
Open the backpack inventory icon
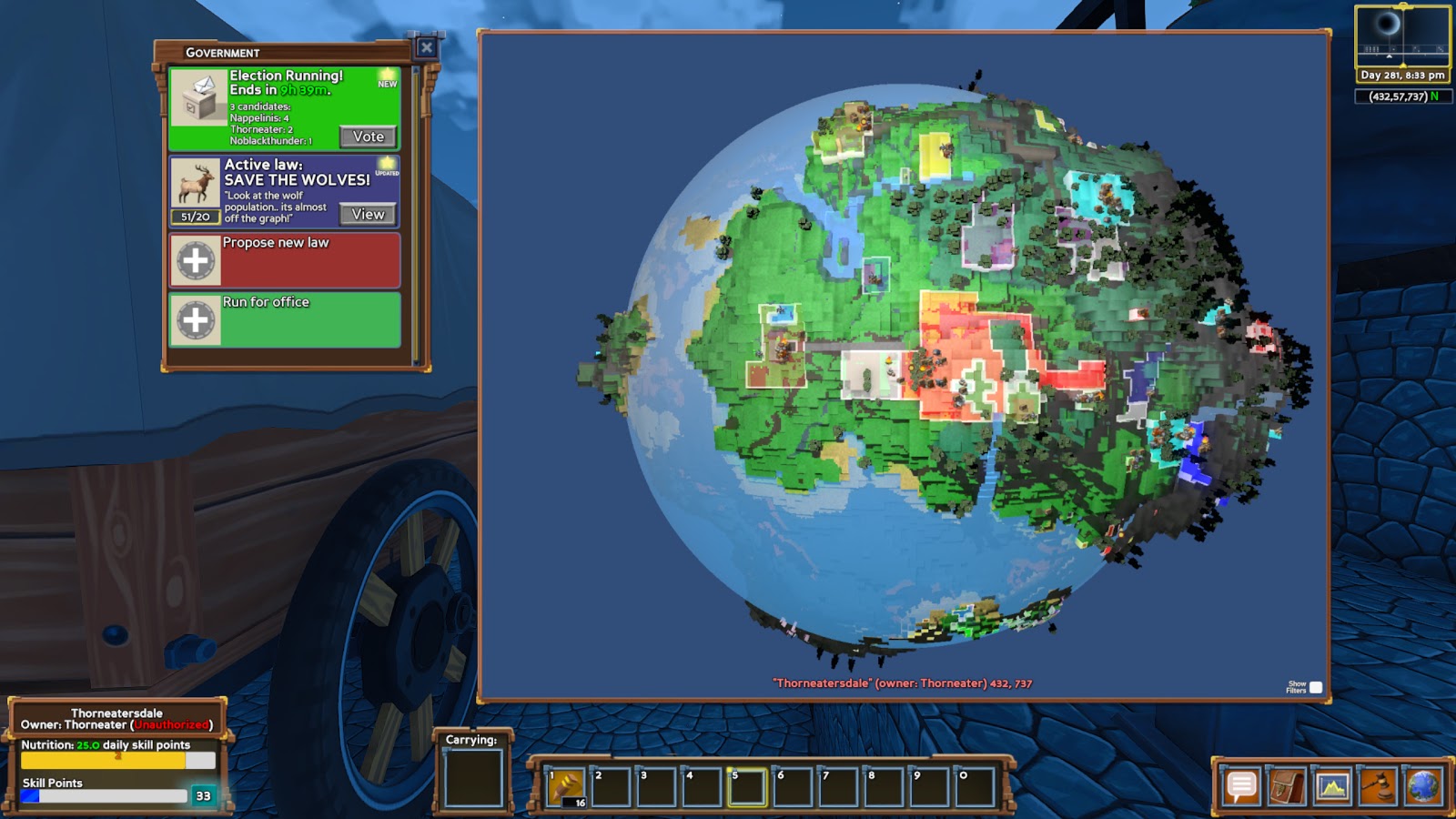point(1286,787)
